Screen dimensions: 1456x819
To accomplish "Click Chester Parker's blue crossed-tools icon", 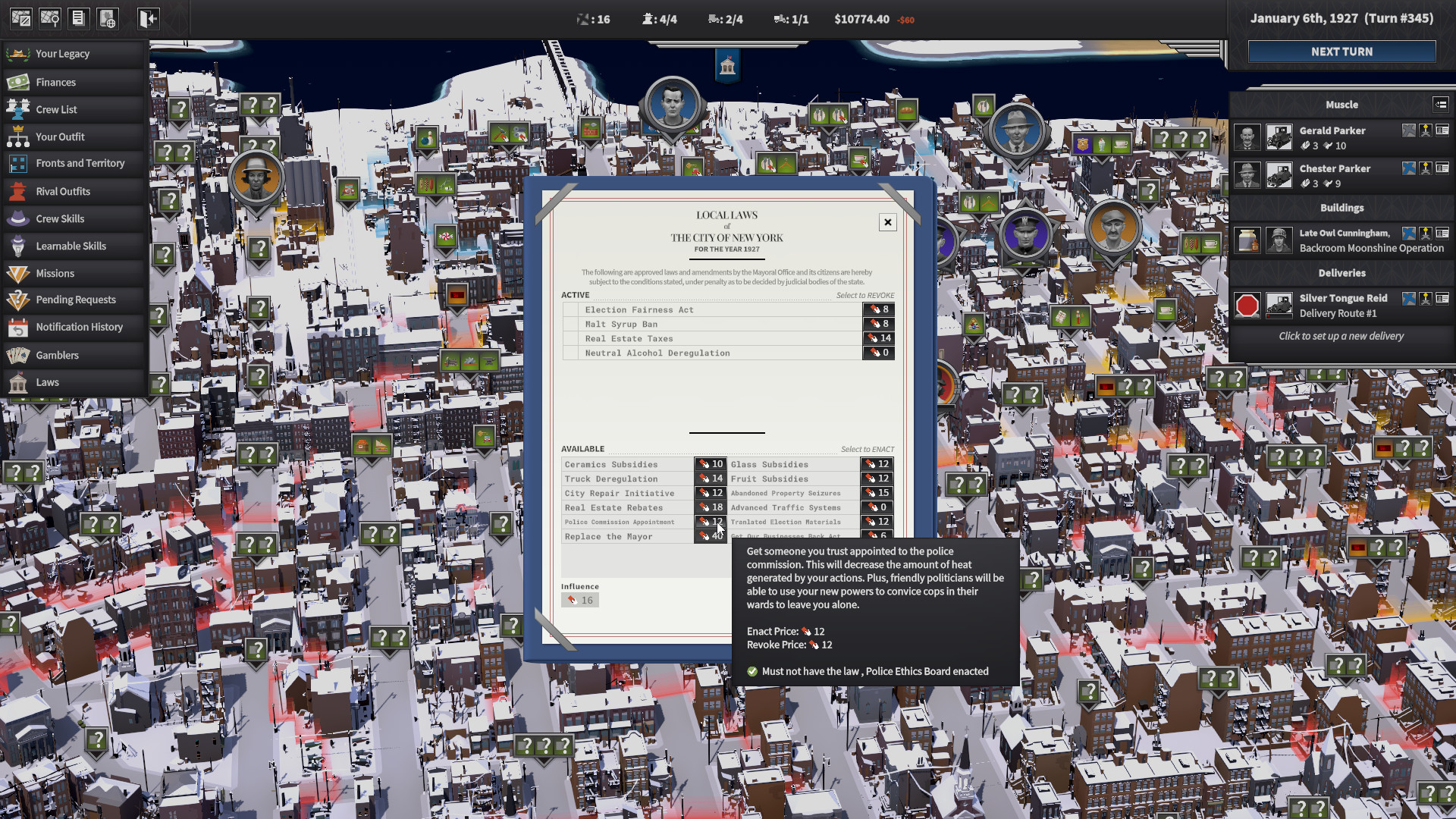I will point(1408,168).
